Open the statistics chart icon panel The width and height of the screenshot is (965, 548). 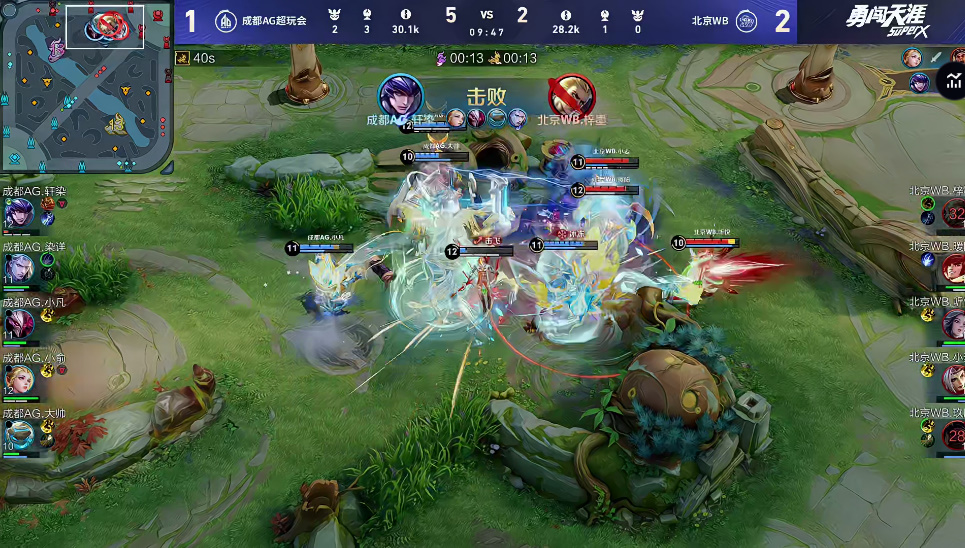click(949, 82)
